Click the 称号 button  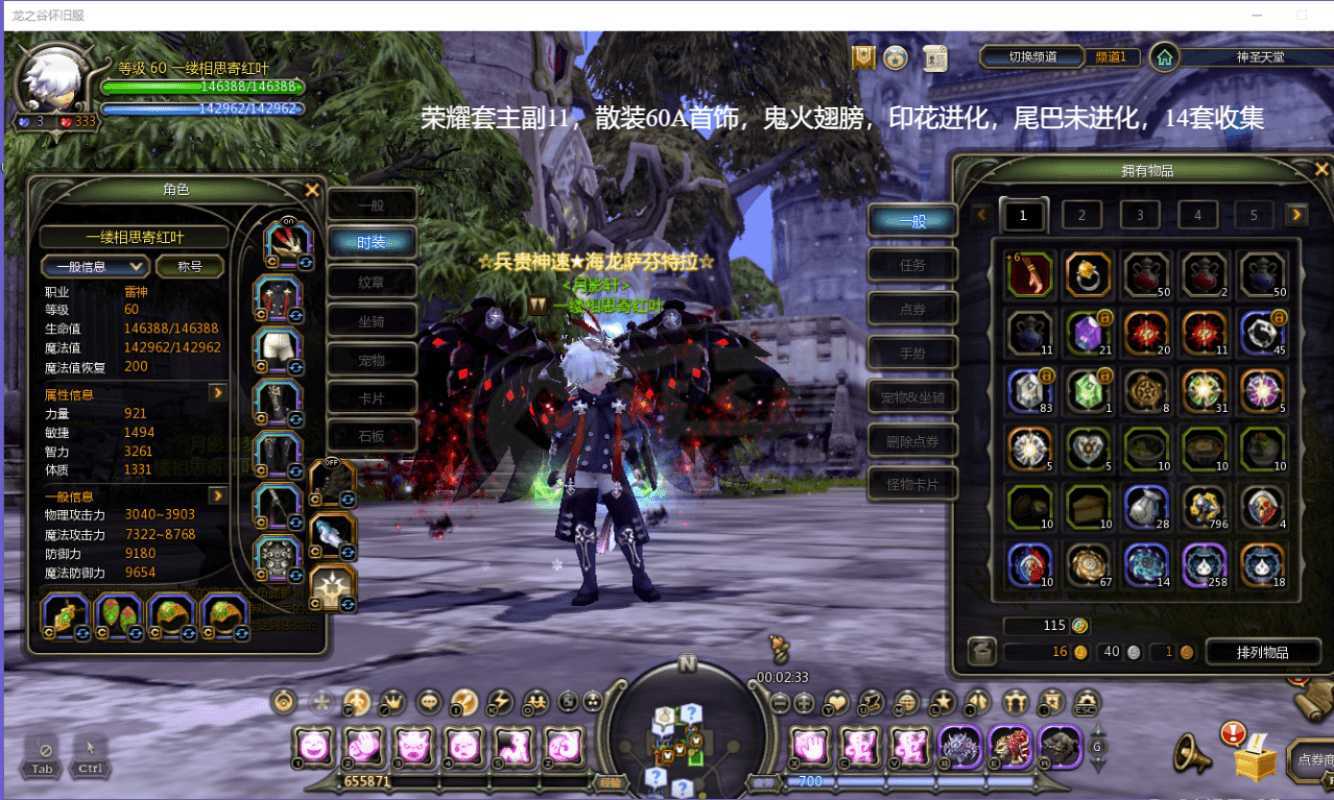[190, 266]
